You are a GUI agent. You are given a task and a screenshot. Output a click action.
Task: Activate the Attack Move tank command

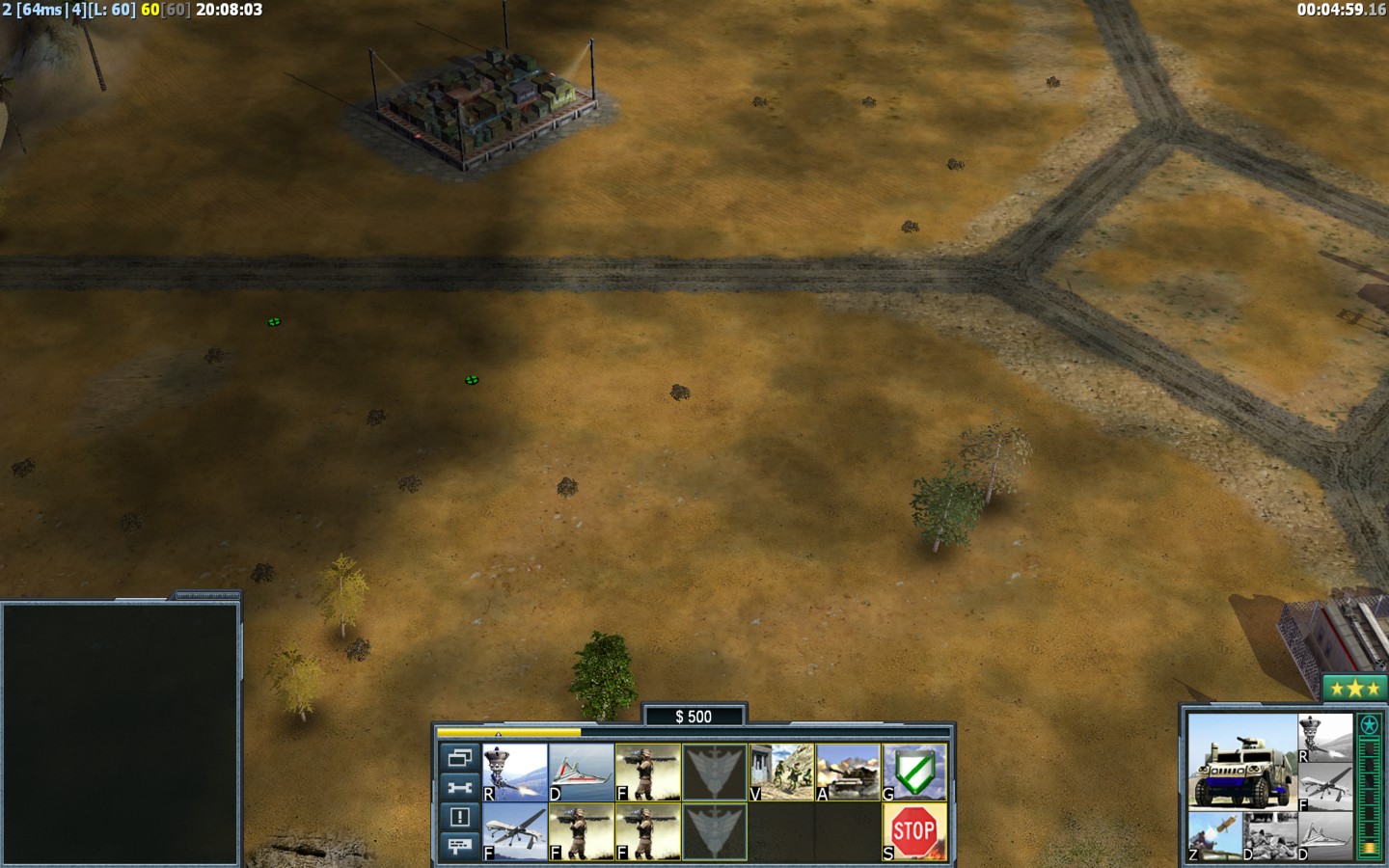(x=848, y=772)
